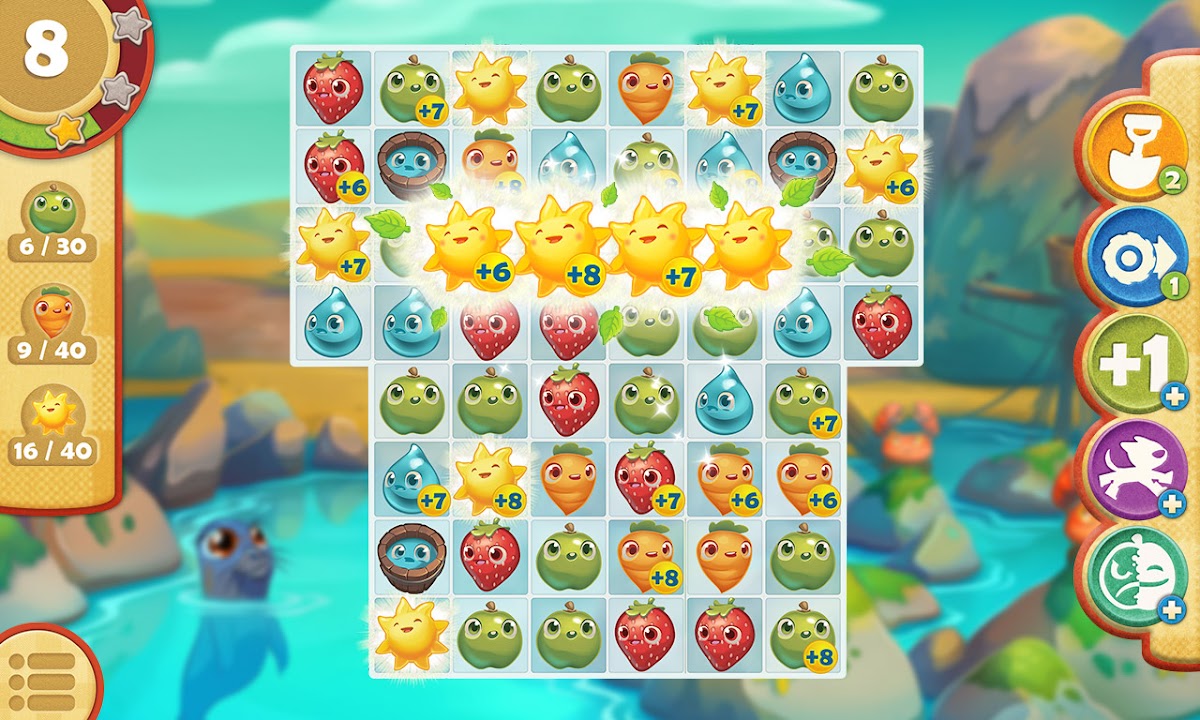Viewport: 1200px width, 720px height.
Task: Pick the water droplet tile with +7 badge
Action: click(x=412, y=478)
